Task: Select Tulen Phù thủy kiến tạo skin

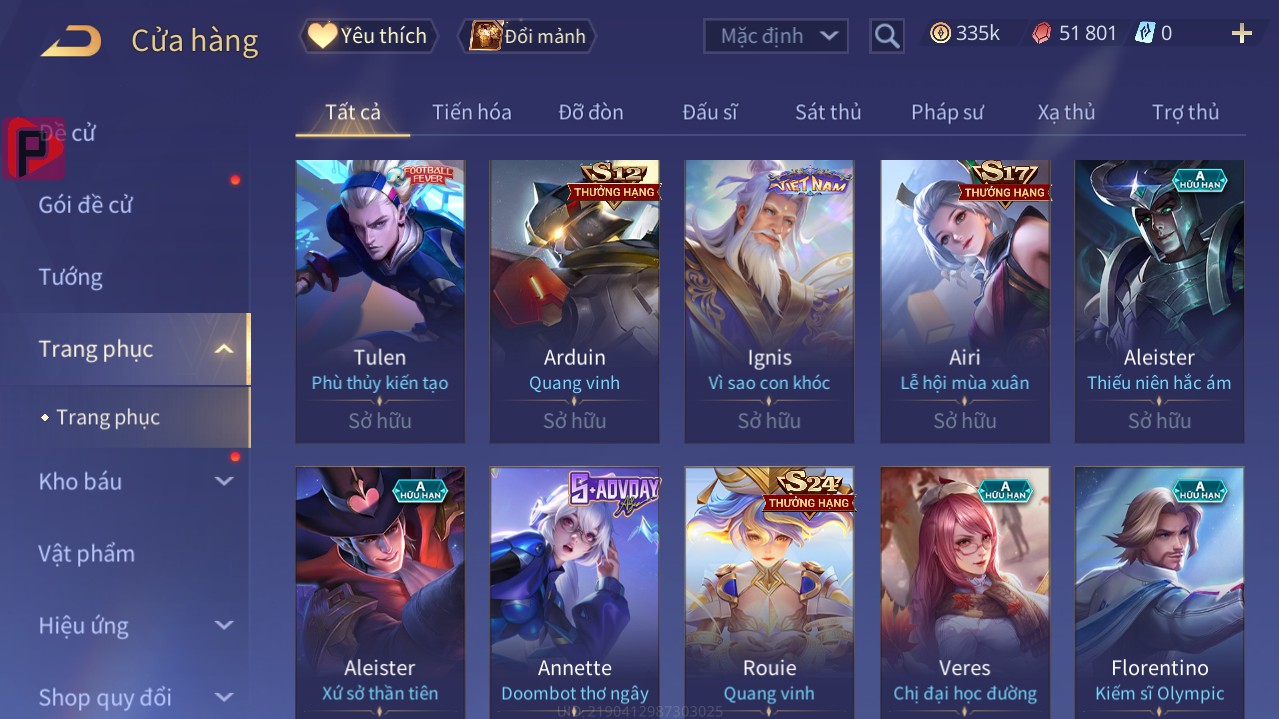Action: point(380,300)
